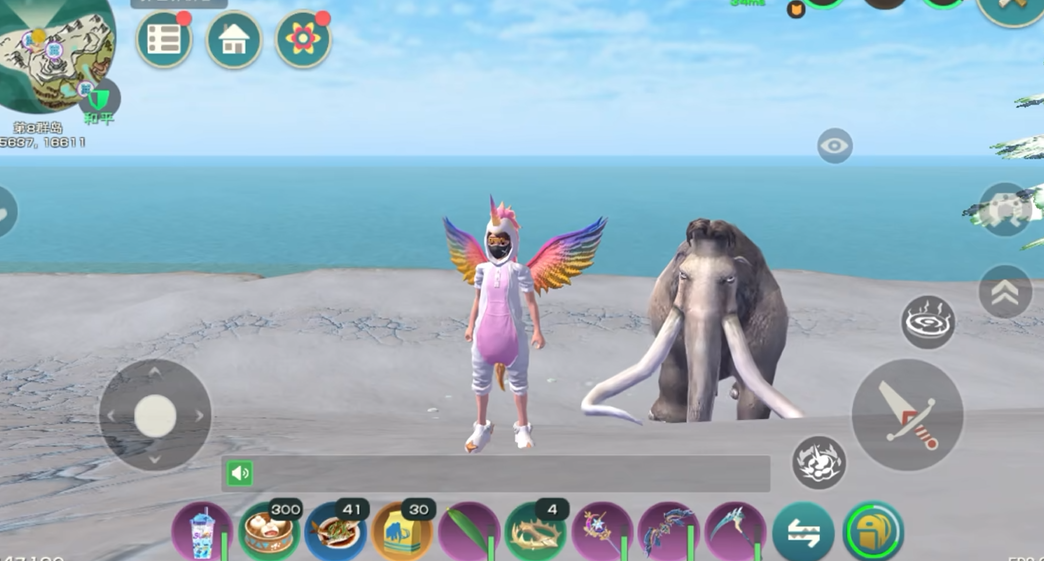Open the flower icon menu
This screenshot has height=561, width=1044.
pyautogui.click(x=303, y=40)
